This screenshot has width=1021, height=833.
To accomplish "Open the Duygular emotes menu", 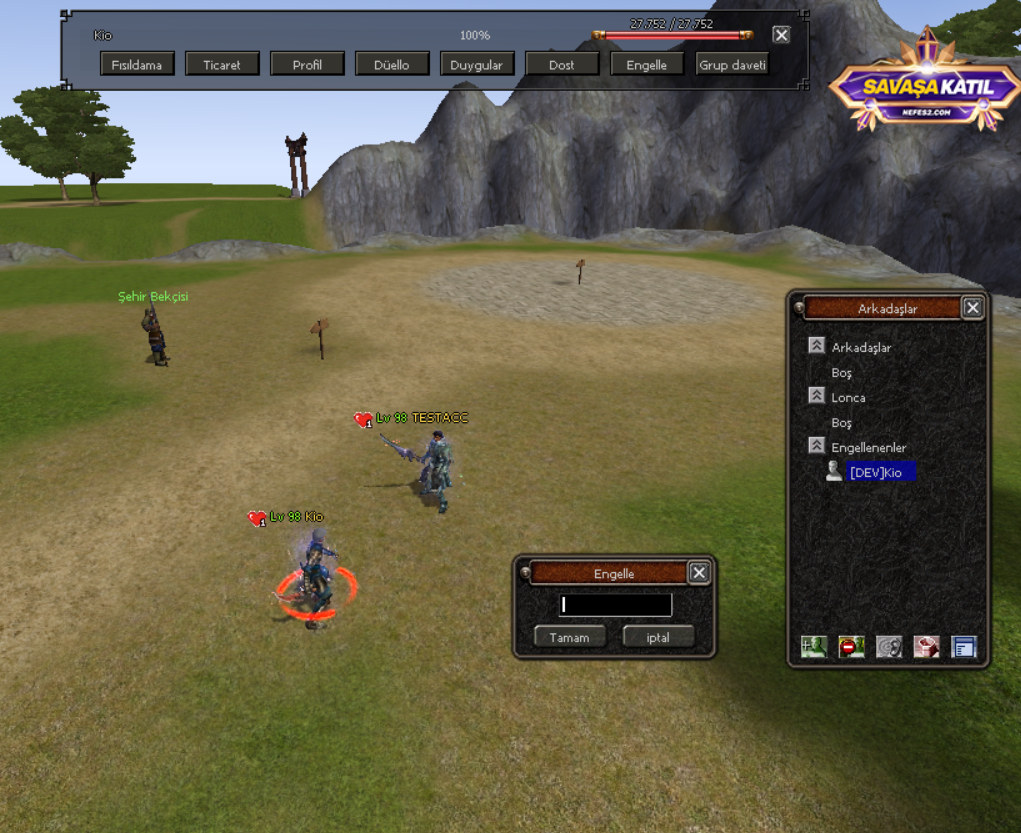I will [476, 65].
